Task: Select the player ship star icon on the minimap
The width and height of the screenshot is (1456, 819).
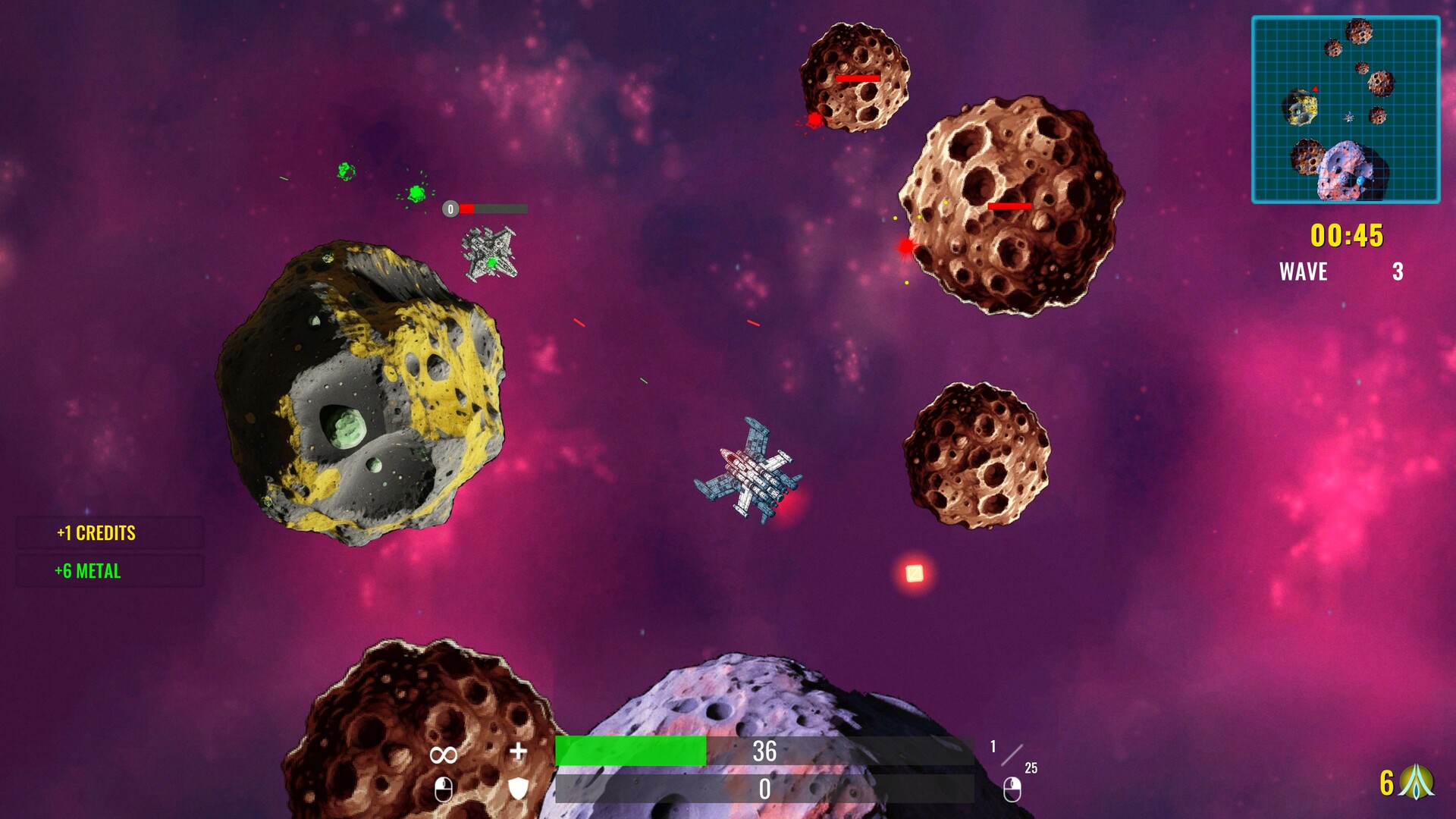Action: coord(1349,118)
